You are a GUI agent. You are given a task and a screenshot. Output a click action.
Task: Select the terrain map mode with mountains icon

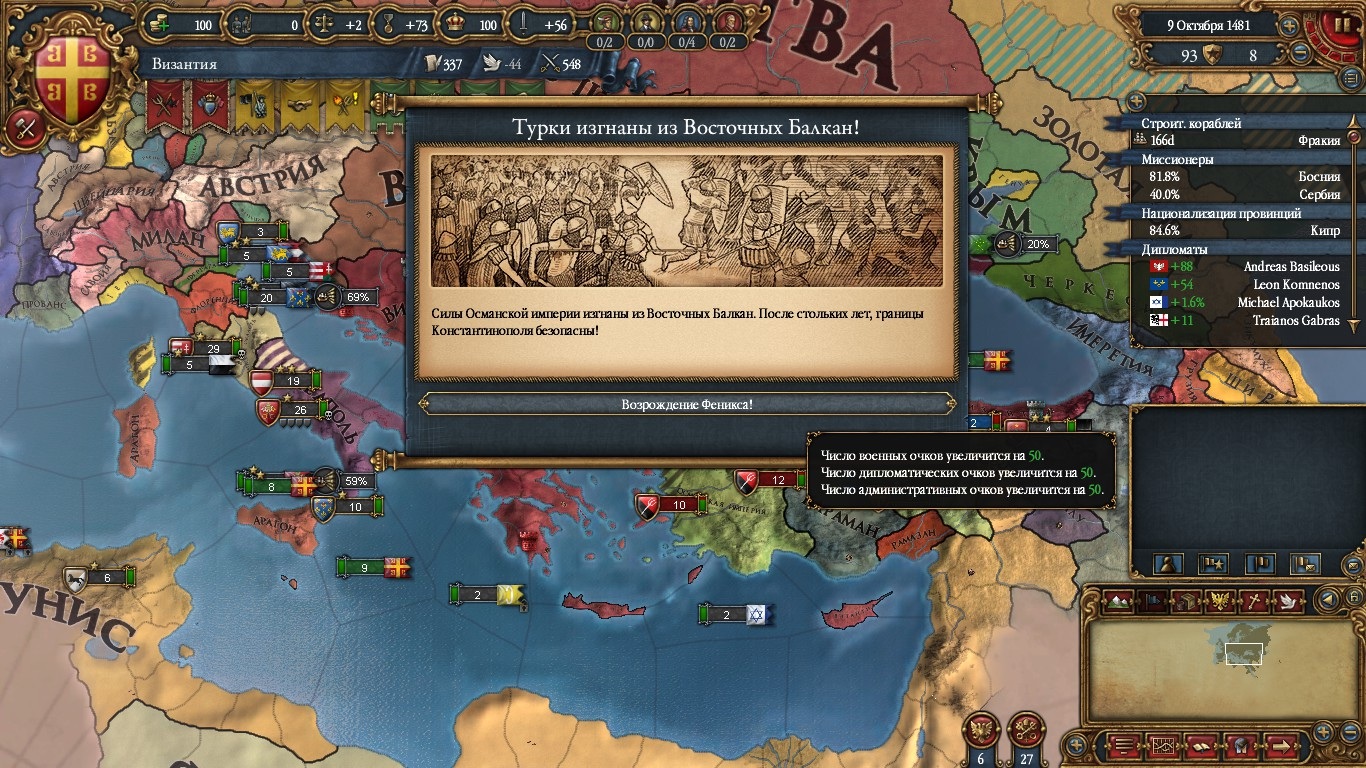click(1120, 601)
